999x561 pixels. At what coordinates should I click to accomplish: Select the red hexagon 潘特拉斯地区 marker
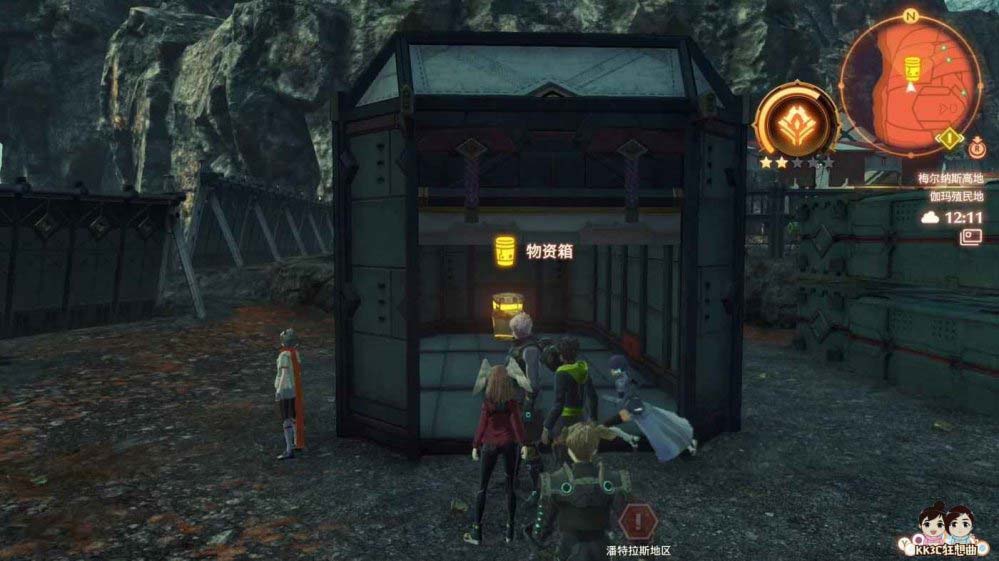637,521
